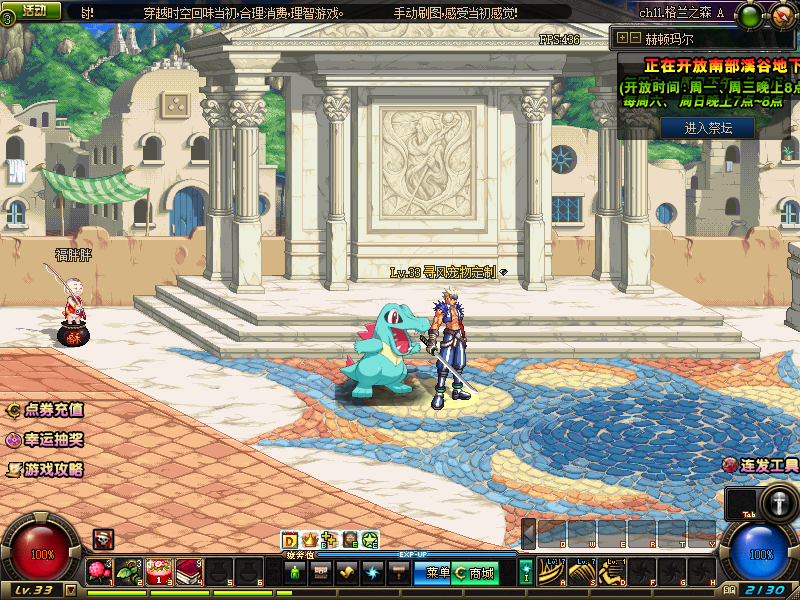800x600 pixels.
Task: Open the 商城 shop button
Action: pyautogui.click(x=475, y=573)
